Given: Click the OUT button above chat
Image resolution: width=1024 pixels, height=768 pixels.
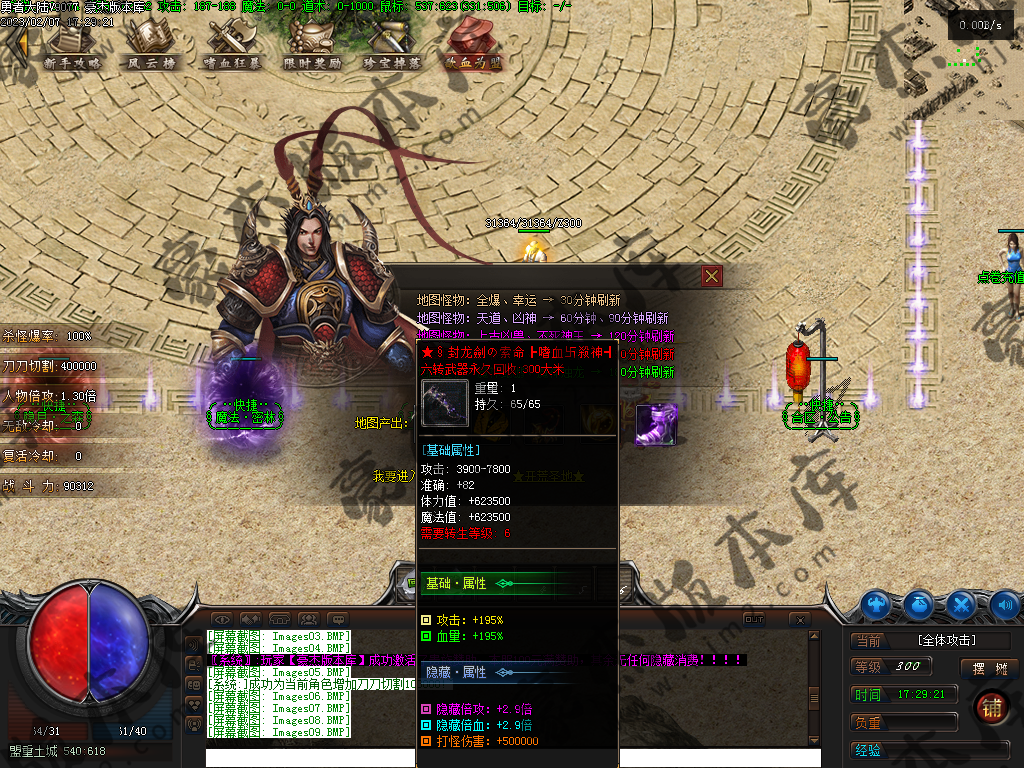Looking at the screenshot, I should tap(754, 620).
